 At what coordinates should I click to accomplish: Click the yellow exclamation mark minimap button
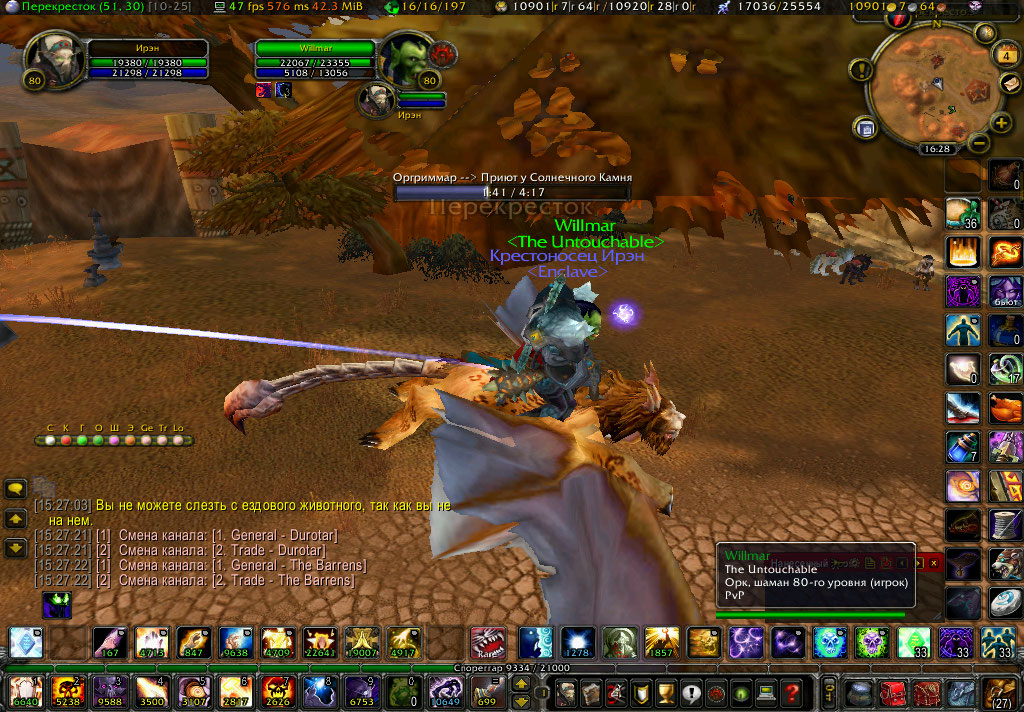click(861, 70)
